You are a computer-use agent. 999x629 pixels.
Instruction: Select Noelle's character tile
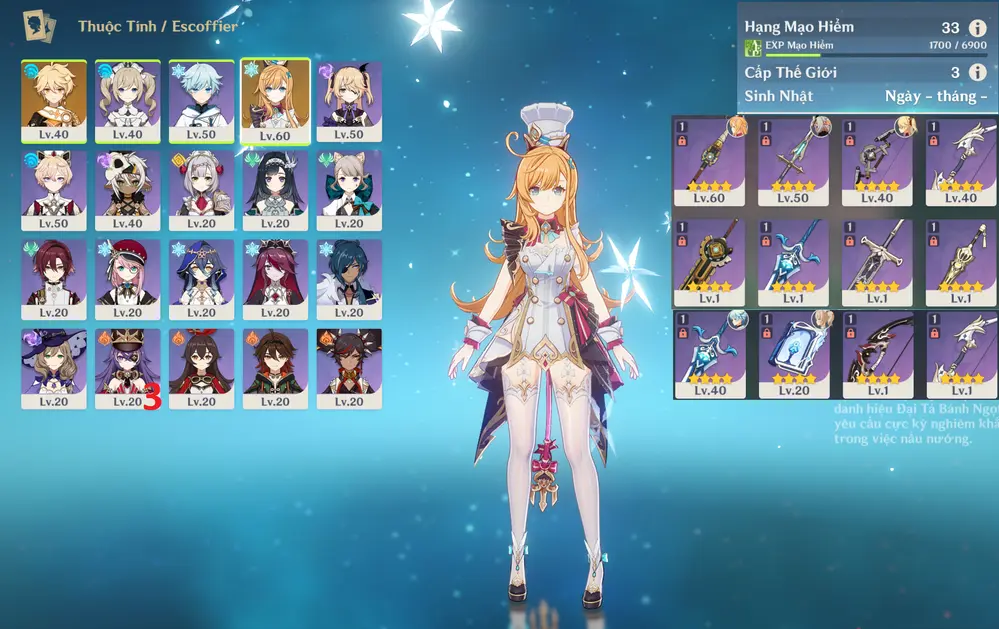tap(201, 190)
